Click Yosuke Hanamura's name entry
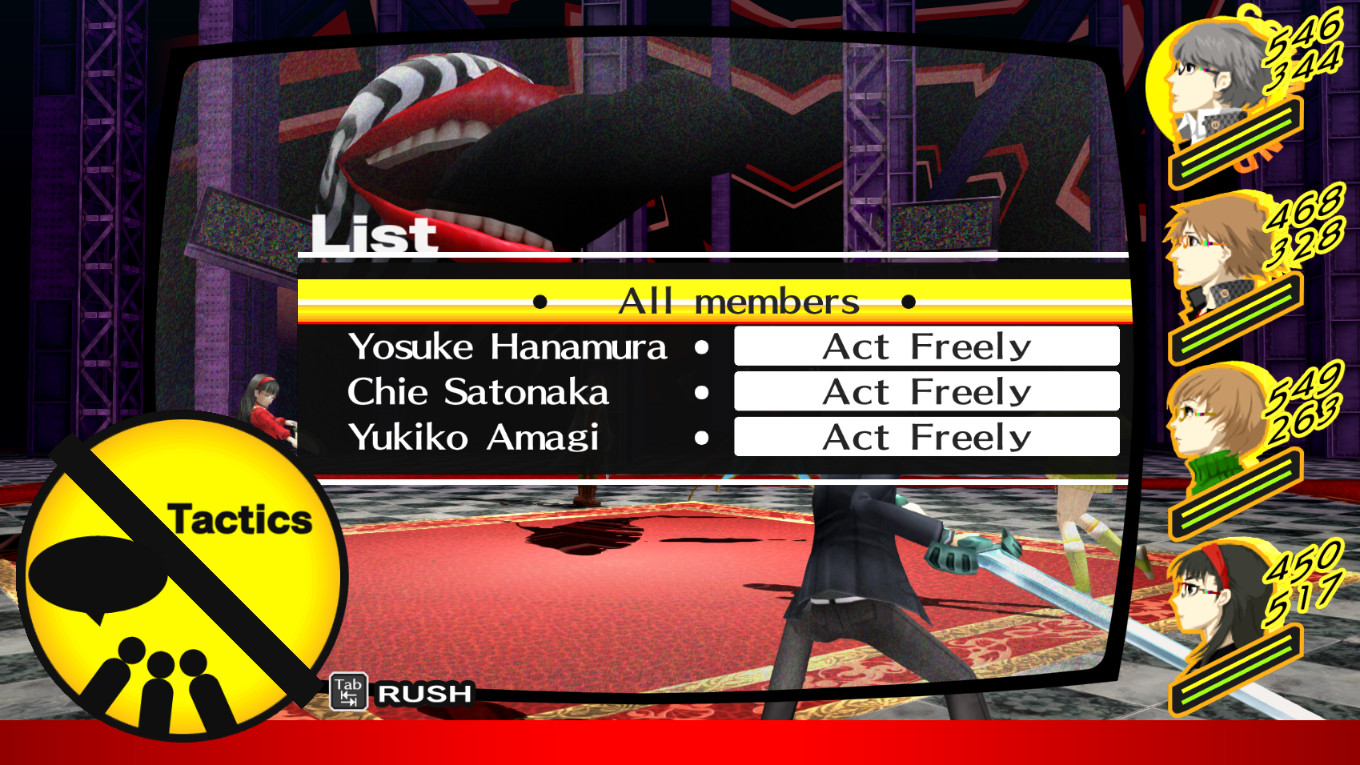Image resolution: width=1360 pixels, height=765 pixels. pyautogui.click(x=508, y=346)
